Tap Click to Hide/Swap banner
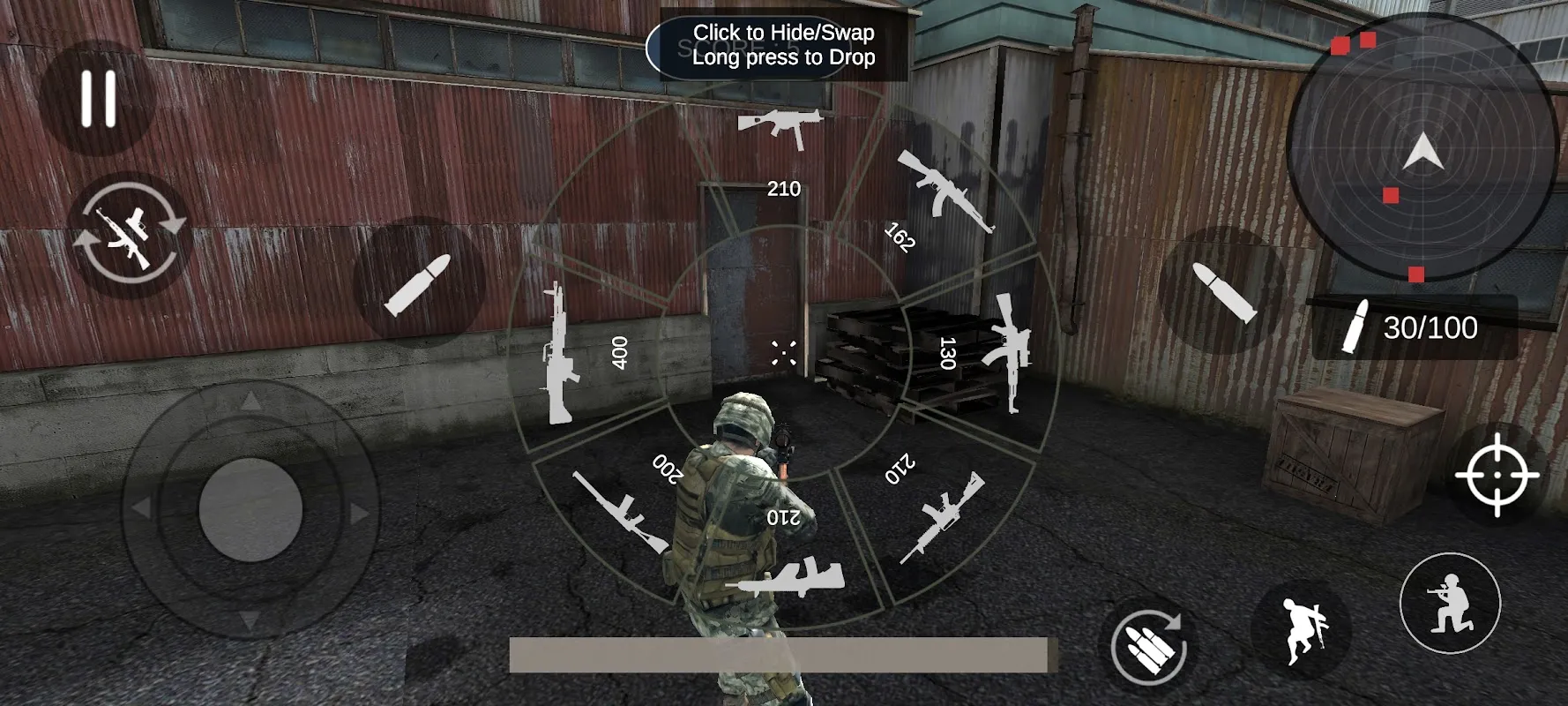The width and height of the screenshot is (1568, 706). tap(780, 46)
